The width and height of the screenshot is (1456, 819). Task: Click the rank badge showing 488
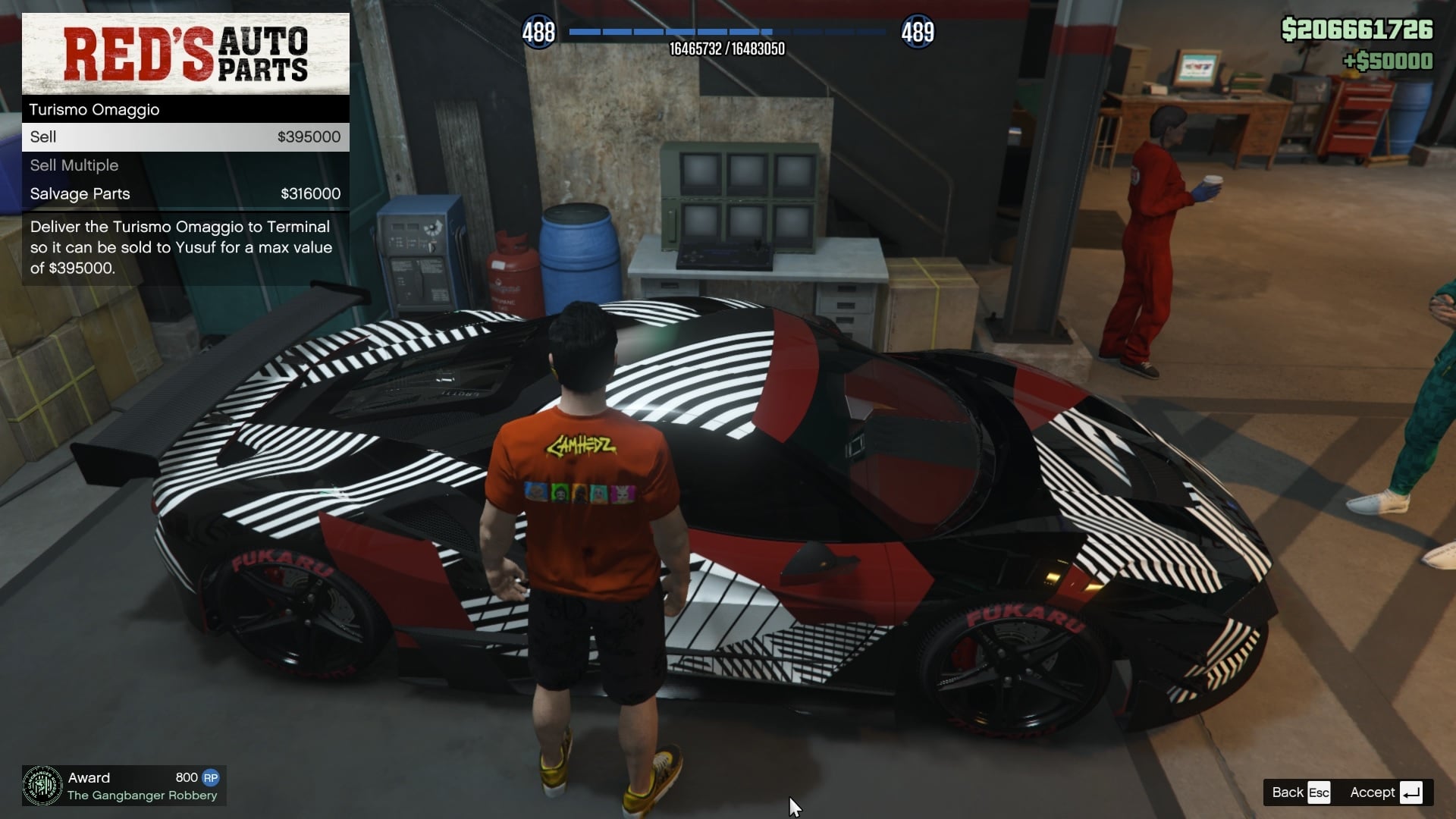(538, 32)
